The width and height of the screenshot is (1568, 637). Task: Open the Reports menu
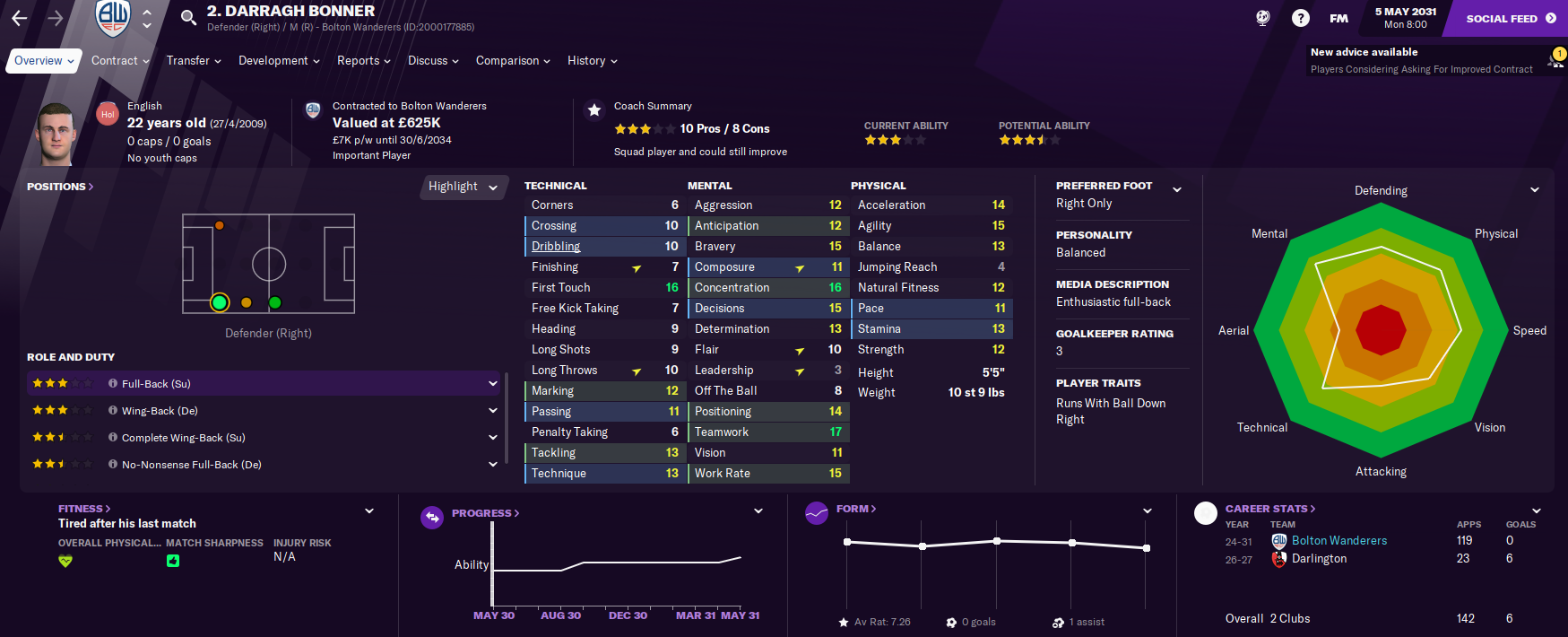click(363, 61)
